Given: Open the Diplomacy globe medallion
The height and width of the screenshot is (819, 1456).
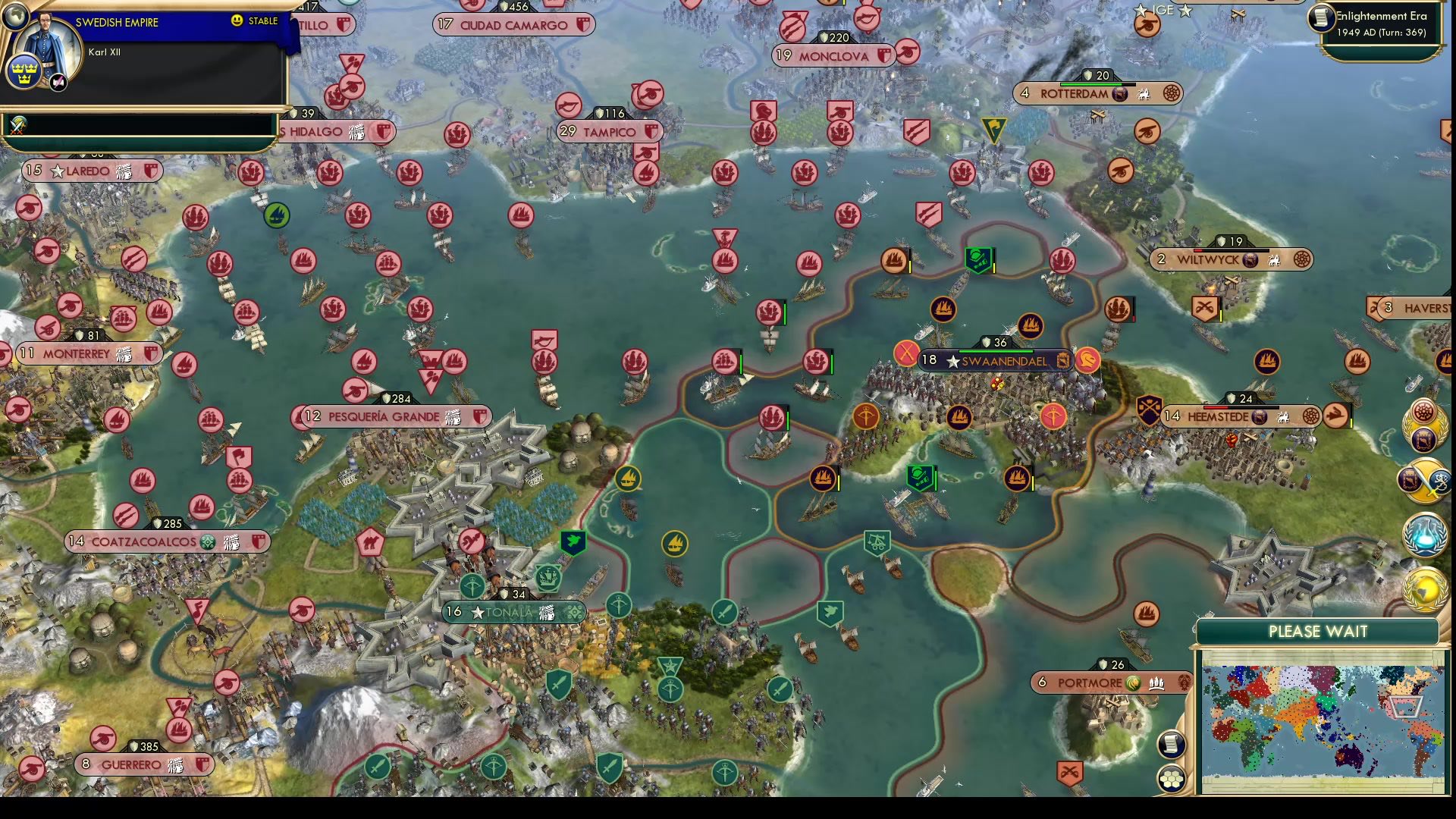Looking at the screenshot, I should click(1424, 588).
